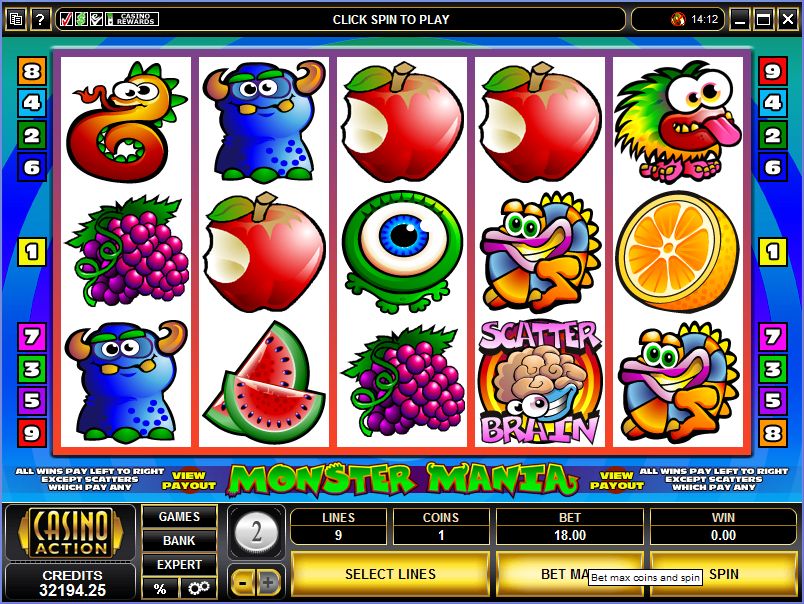The image size is (804, 604).
Task: Decrease coin size with the minus button
Action: pos(242,582)
